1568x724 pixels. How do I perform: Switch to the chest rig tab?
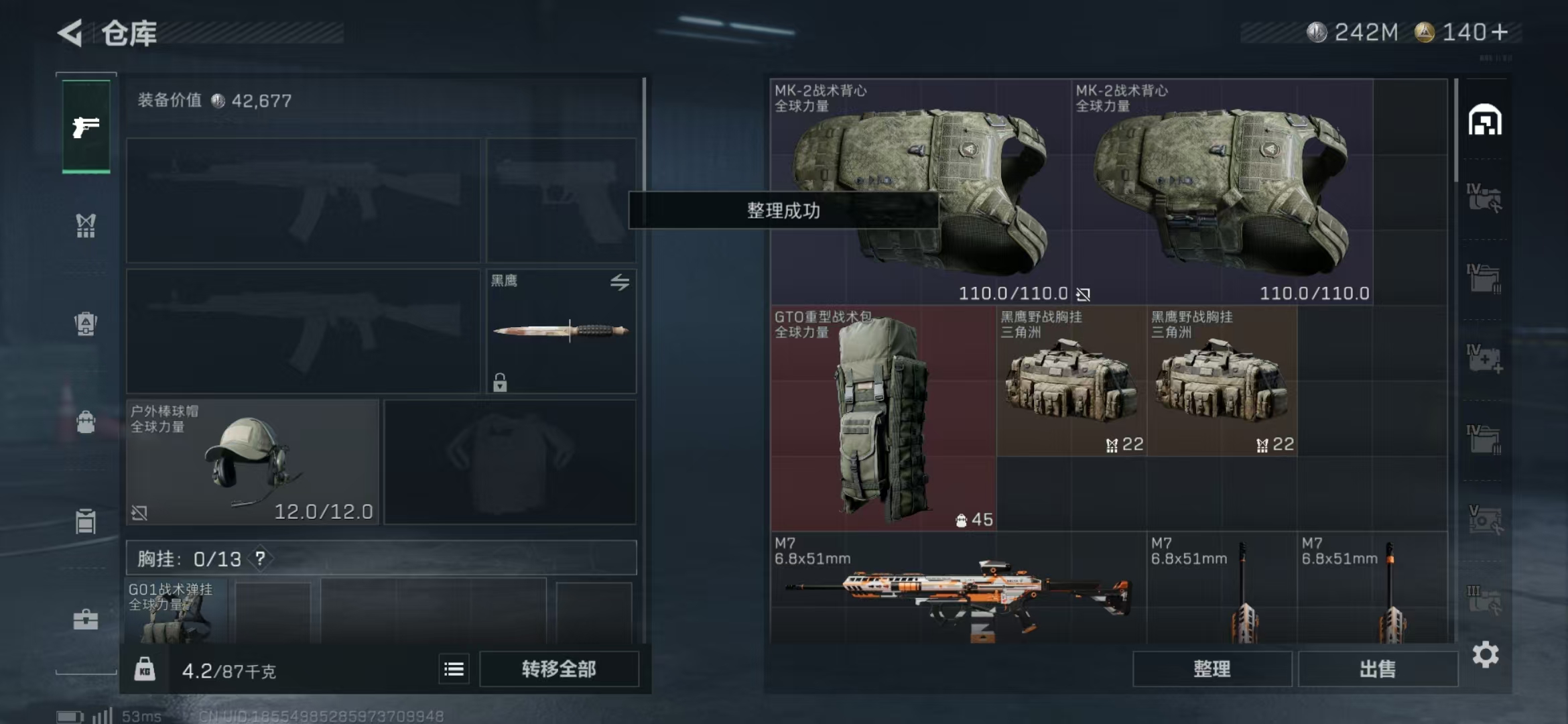tap(86, 226)
